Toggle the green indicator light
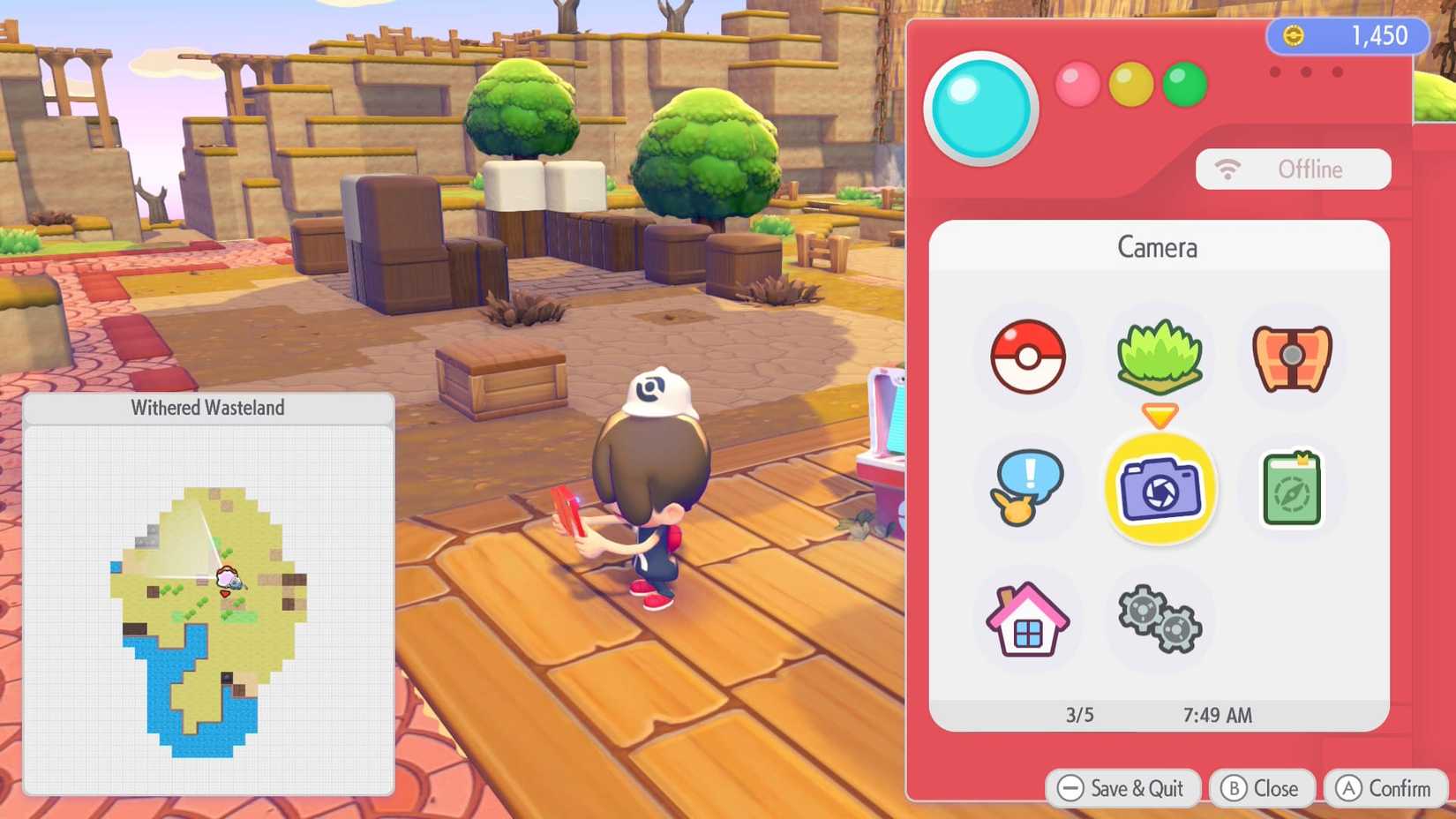This screenshot has height=819, width=1456. (1185, 85)
